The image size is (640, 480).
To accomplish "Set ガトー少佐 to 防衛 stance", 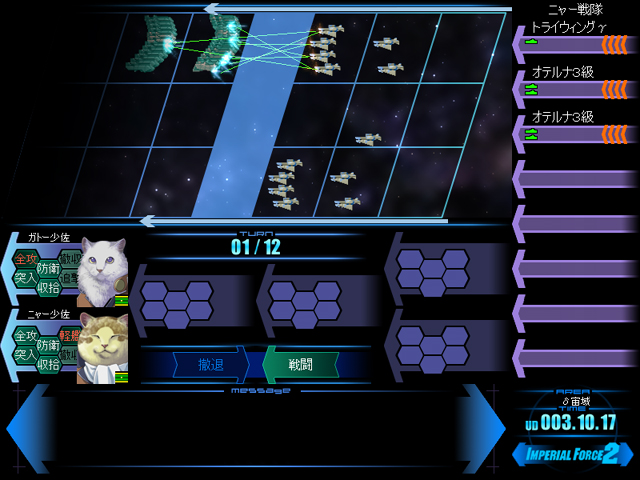I will (x=48, y=268).
